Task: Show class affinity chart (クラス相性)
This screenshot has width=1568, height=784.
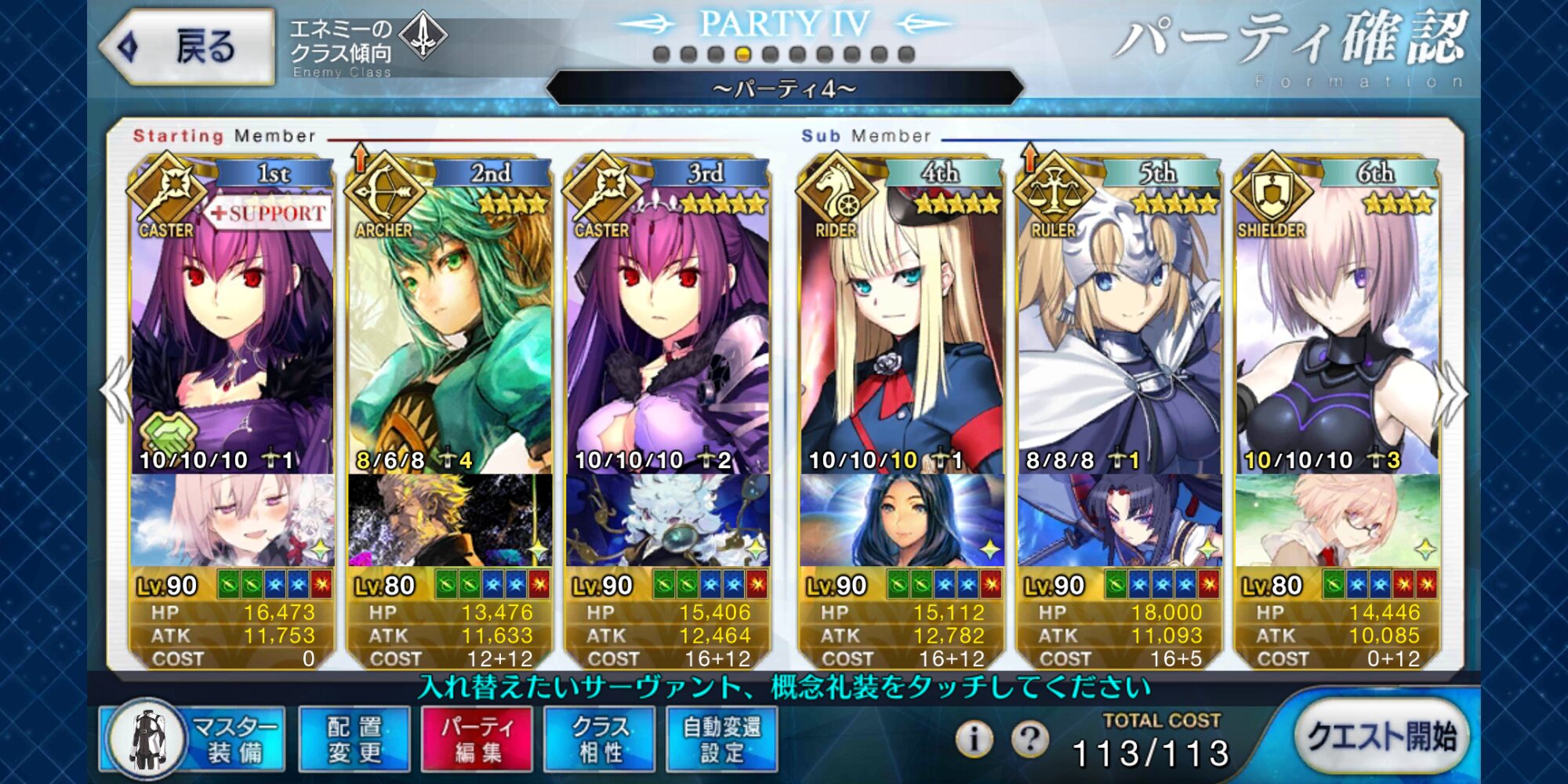Action: click(600, 739)
